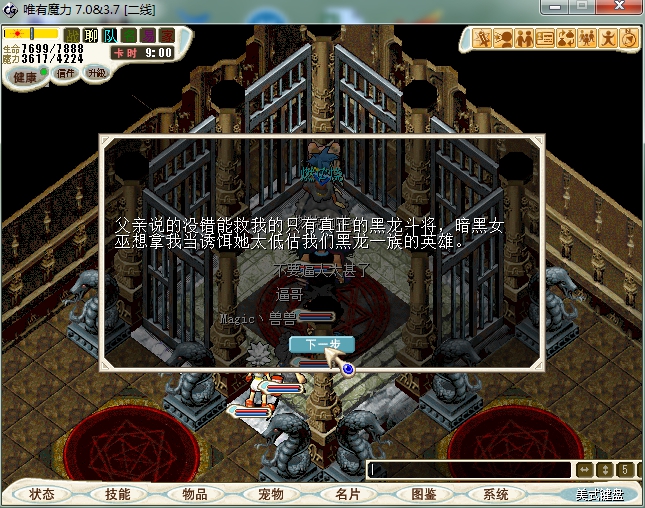This screenshot has width=645, height=508.
Task: Open the 宠物 pets menu
Action: click(271, 494)
